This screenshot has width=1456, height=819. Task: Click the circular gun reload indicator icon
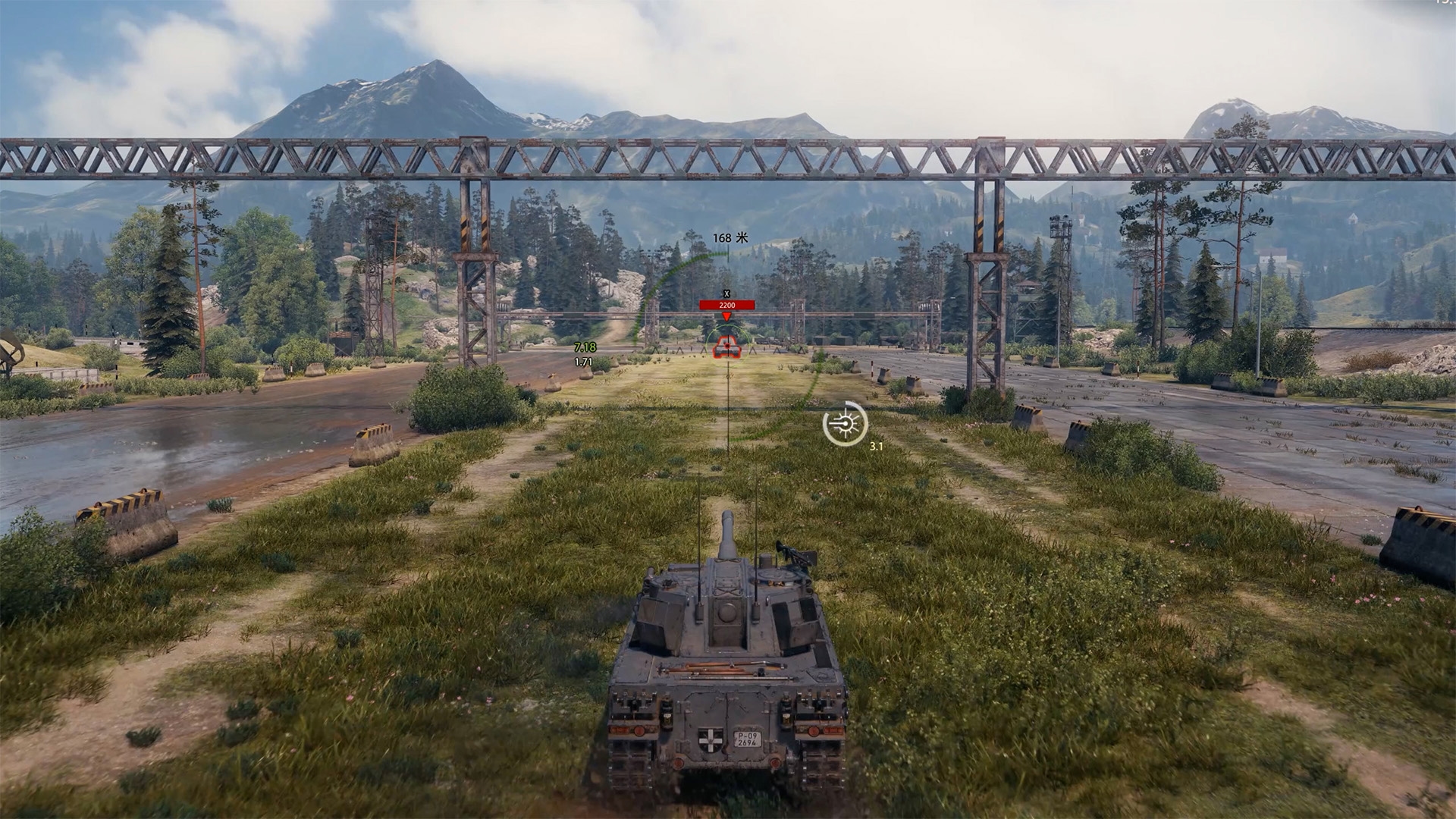[844, 423]
